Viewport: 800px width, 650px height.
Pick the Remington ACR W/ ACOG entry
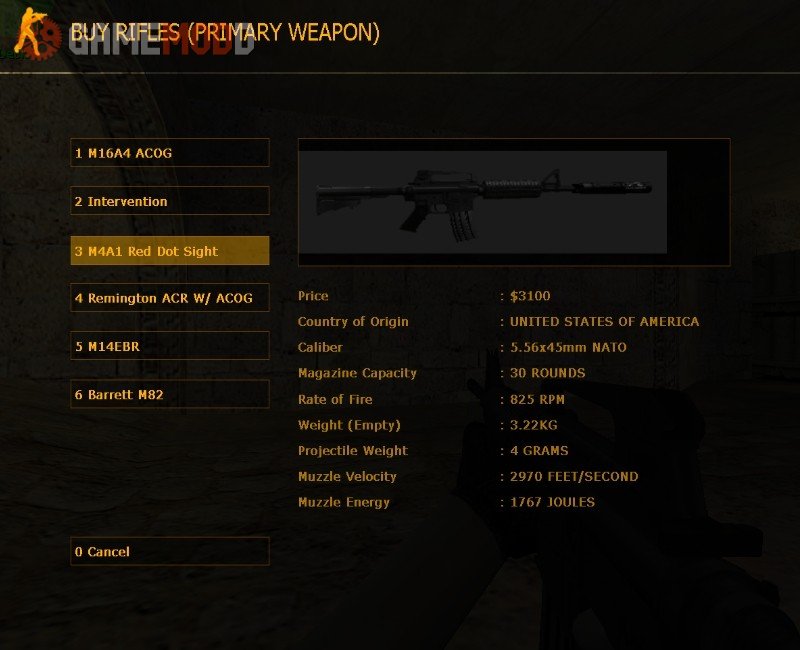tap(170, 298)
